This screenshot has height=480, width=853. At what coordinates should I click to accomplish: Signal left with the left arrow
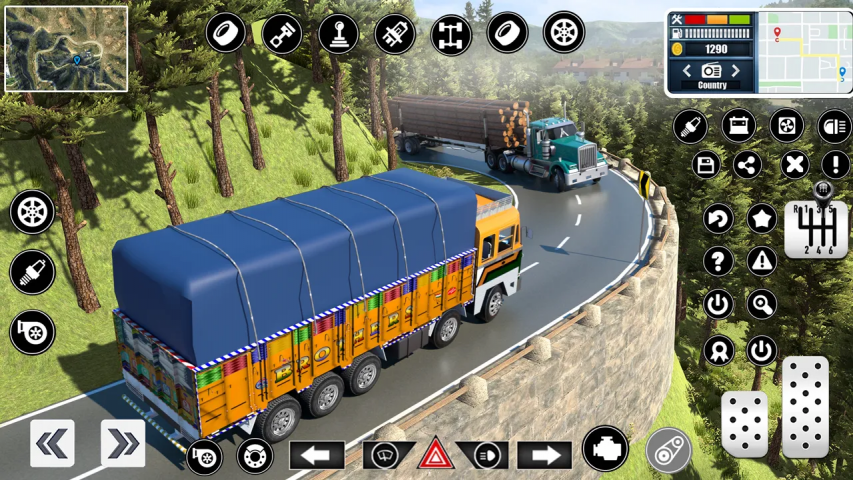[317, 456]
